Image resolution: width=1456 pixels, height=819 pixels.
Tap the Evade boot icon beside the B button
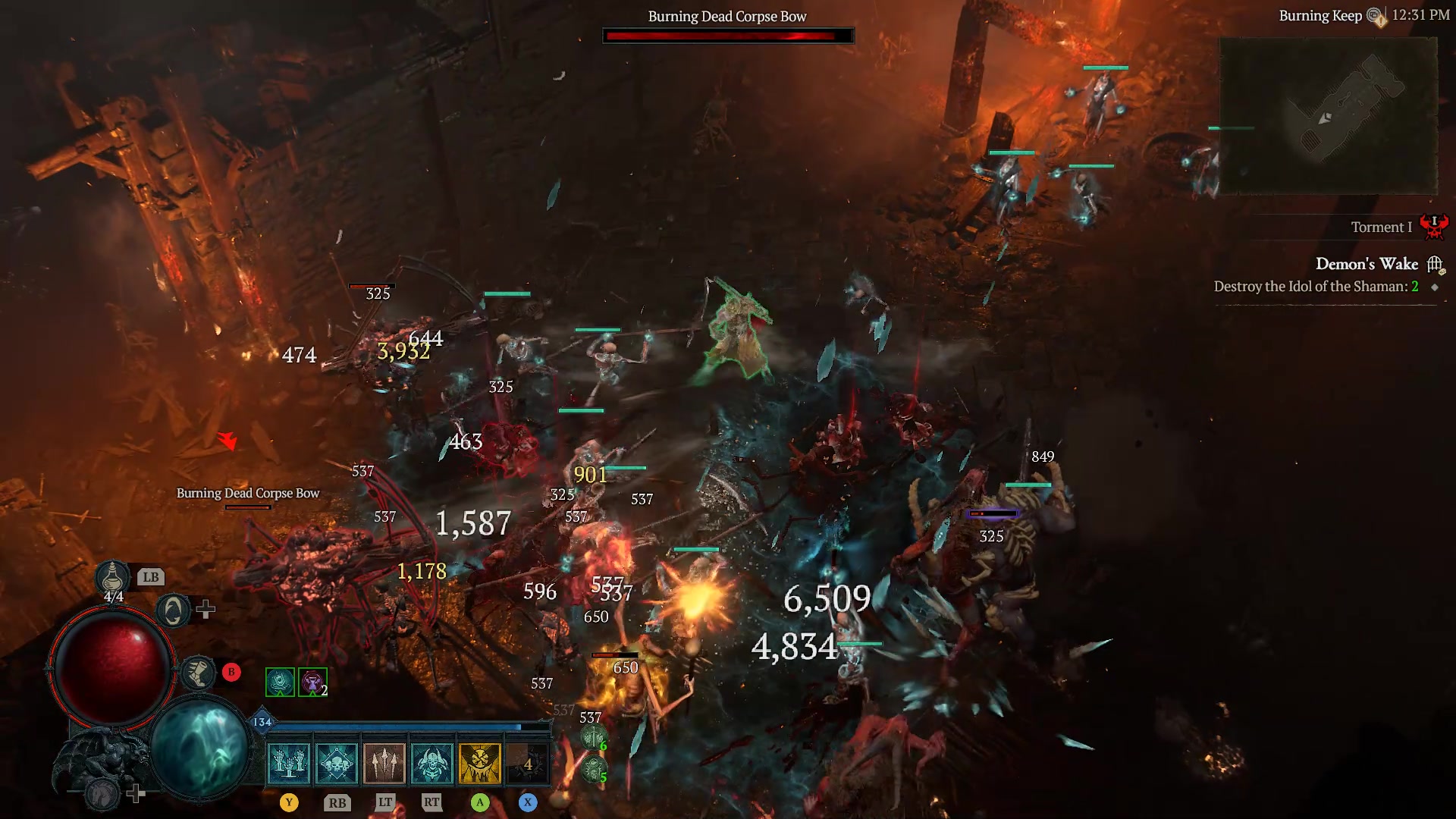(x=198, y=671)
